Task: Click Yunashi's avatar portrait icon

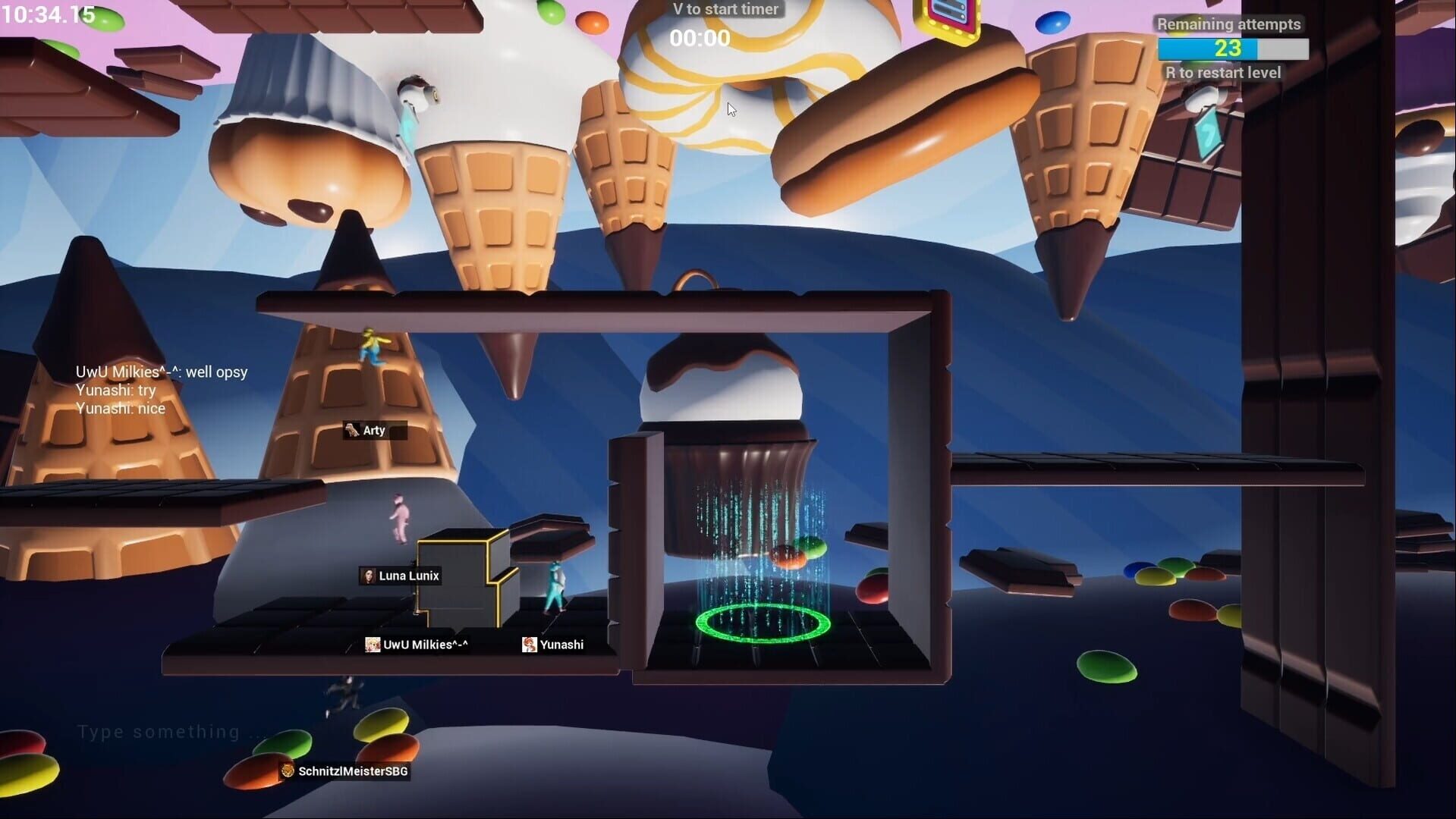Action: pos(530,644)
